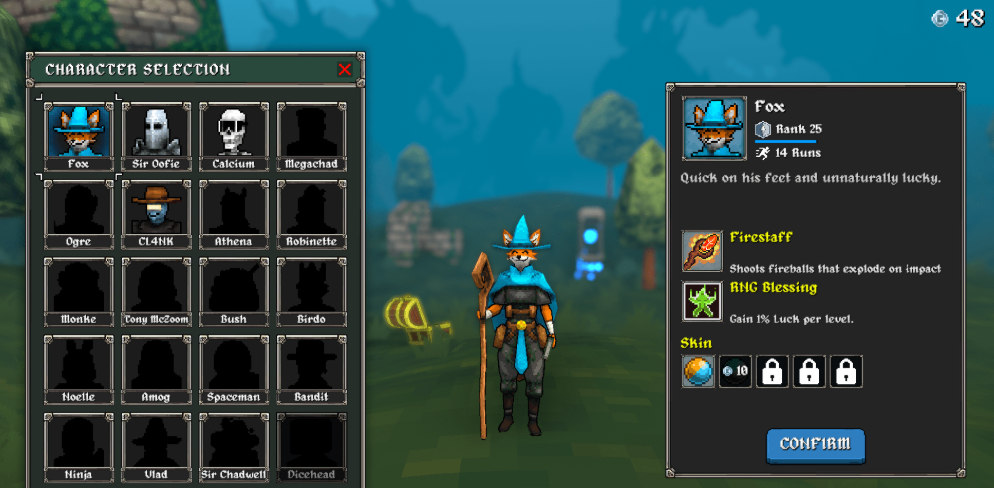
Task: Confirm the Fox character choice
Action: tap(815, 444)
